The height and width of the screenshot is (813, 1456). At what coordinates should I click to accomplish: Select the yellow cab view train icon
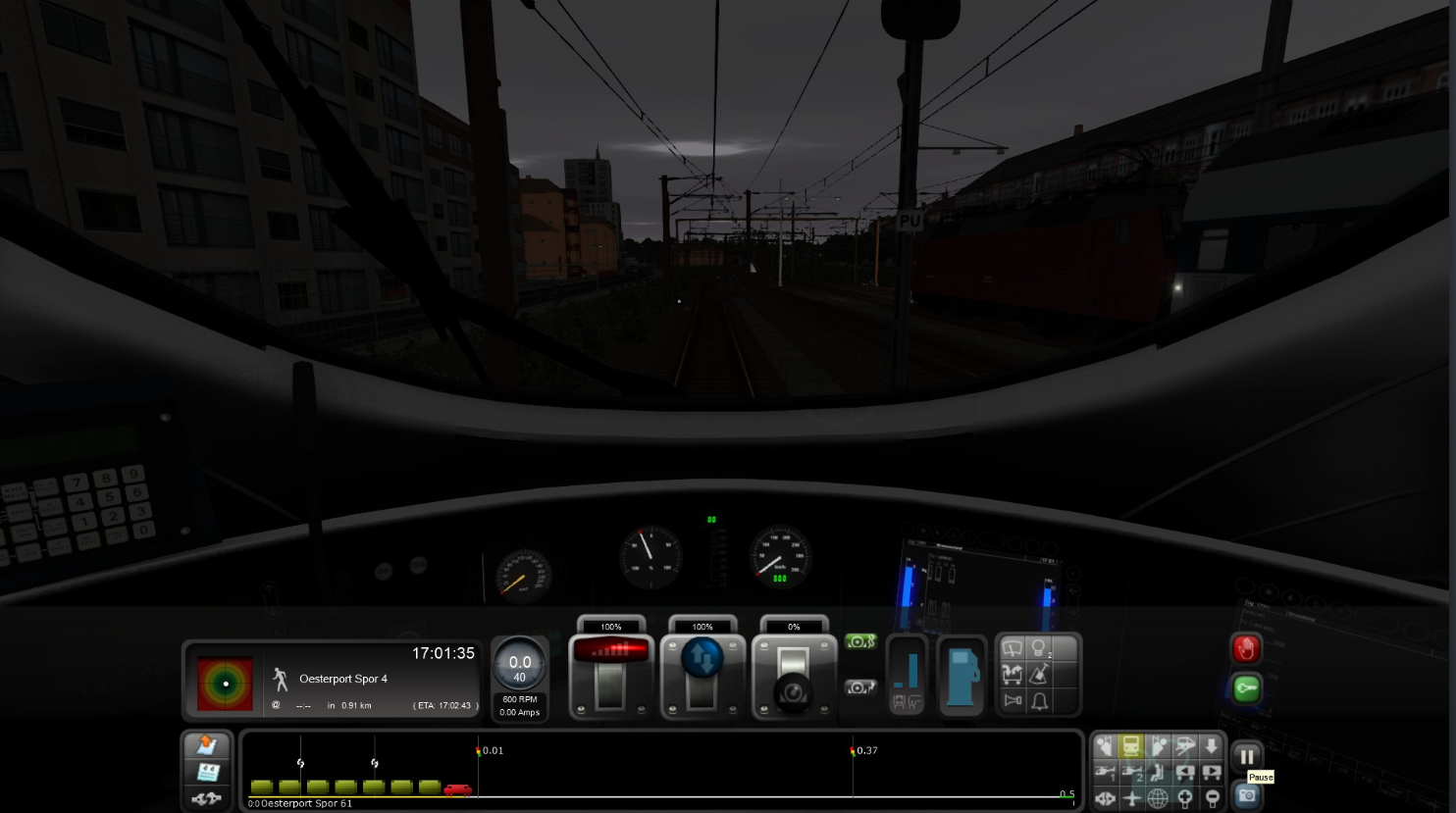[x=1131, y=746]
